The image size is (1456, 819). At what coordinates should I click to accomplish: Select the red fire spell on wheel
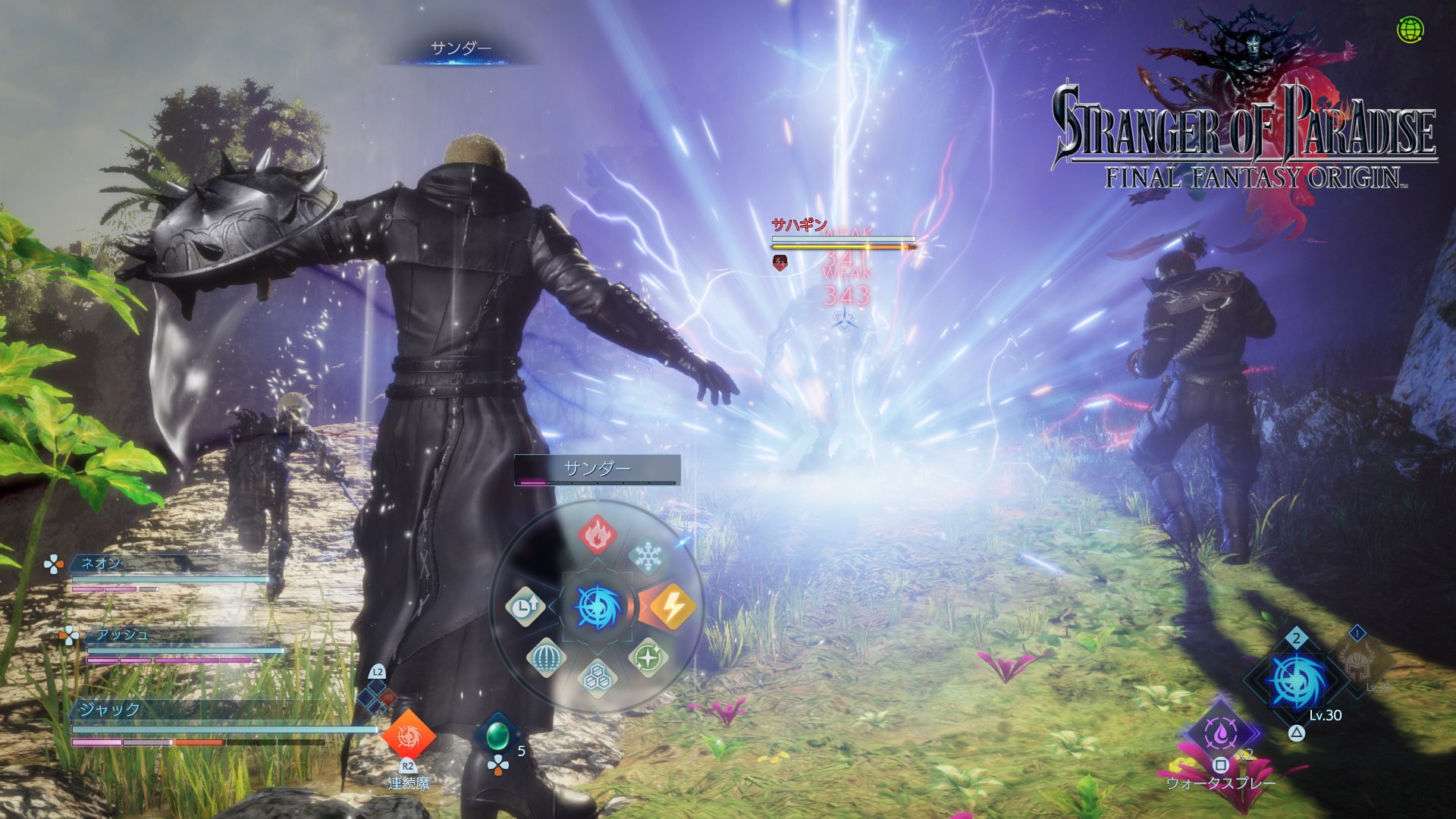(597, 534)
